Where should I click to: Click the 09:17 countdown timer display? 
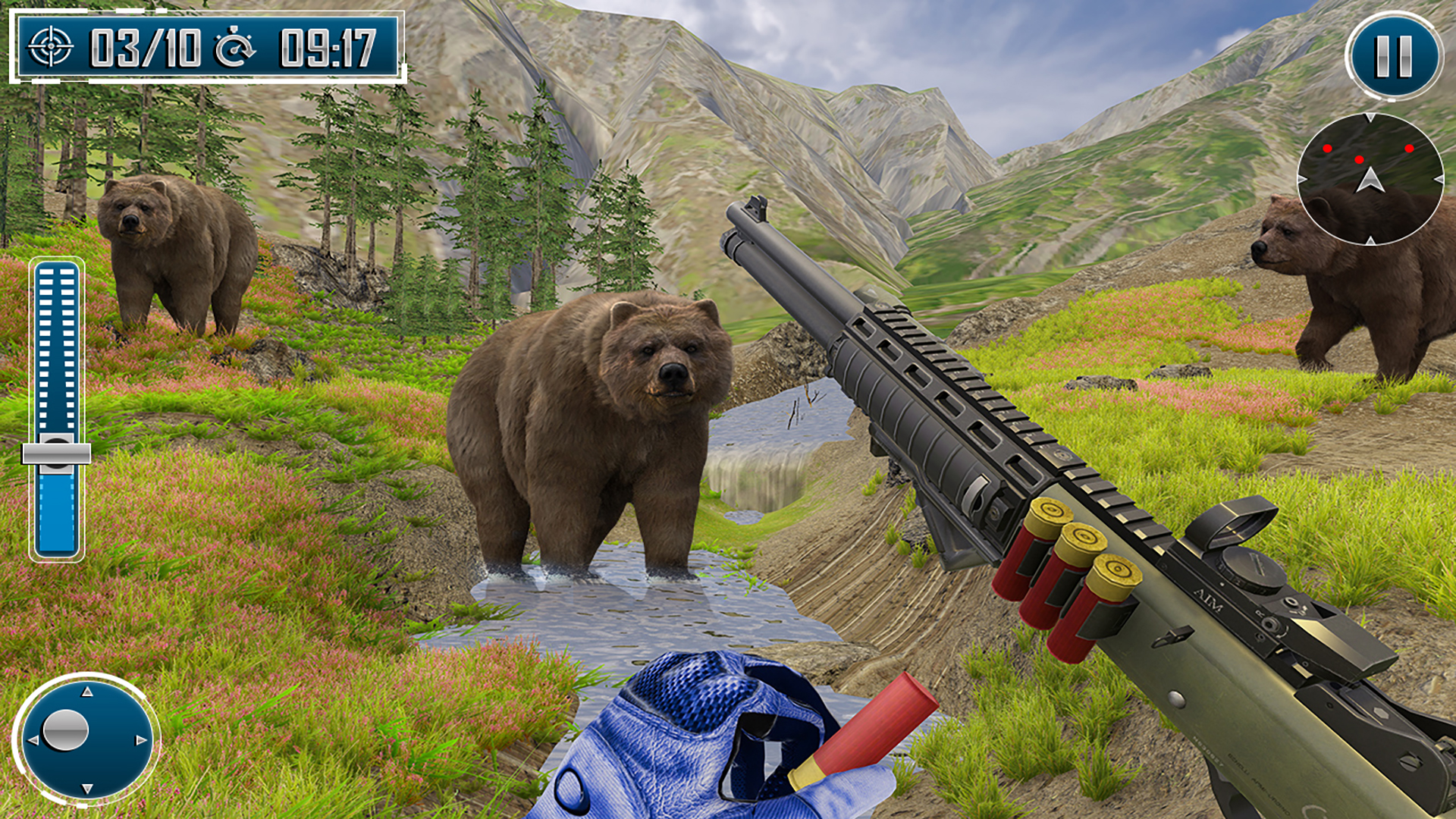tap(326, 45)
